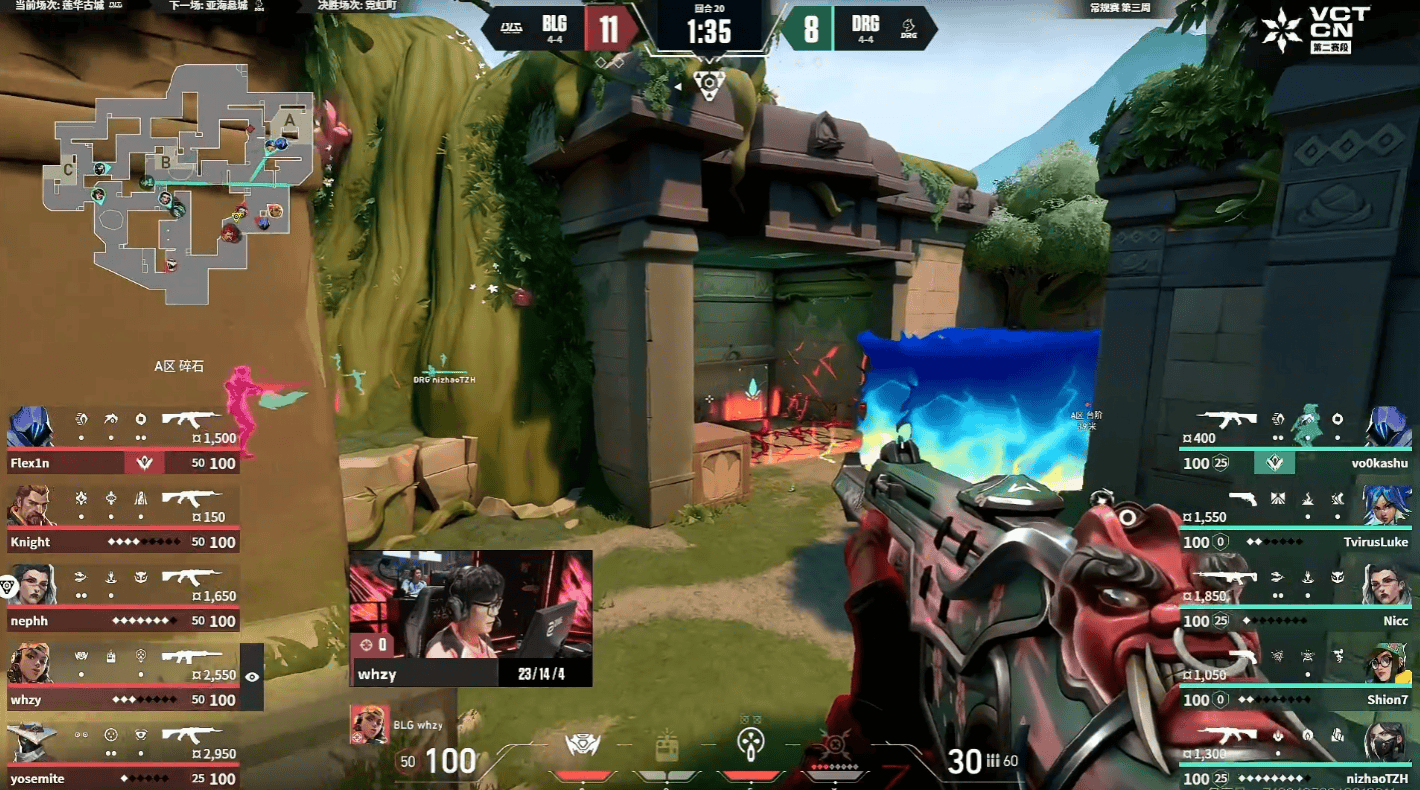Click whzy's agent portrait in the bottom HUD
The image size is (1420, 790).
coord(368,724)
